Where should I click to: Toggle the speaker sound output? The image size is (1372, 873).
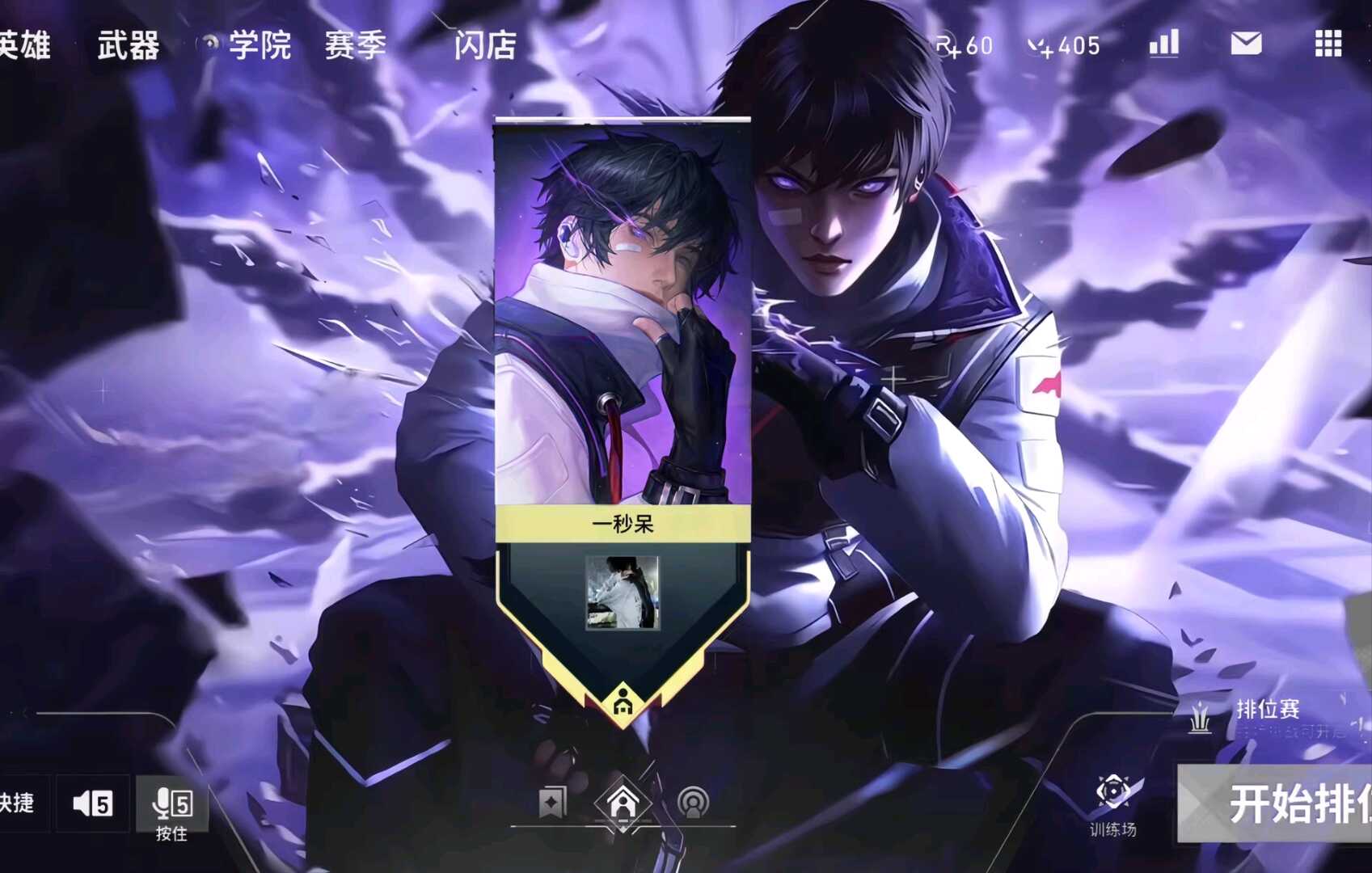87,803
